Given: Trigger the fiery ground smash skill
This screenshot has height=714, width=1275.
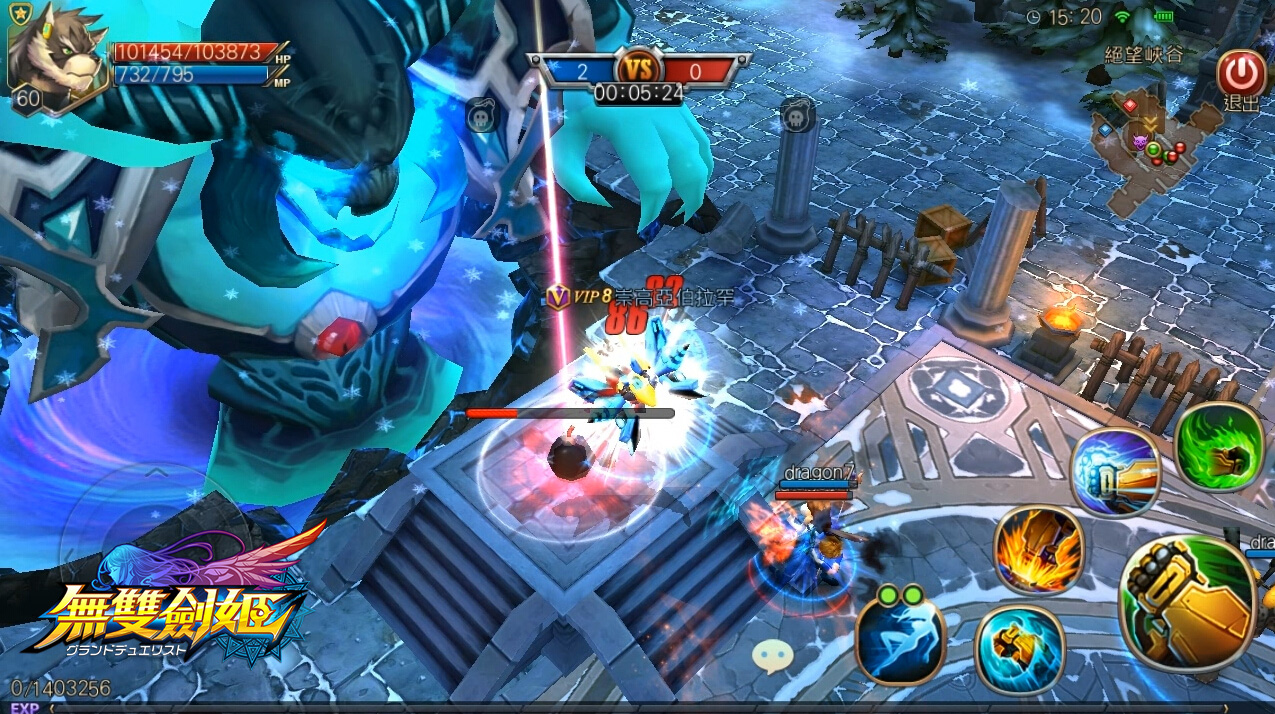Looking at the screenshot, I should [x=1039, y=551].
